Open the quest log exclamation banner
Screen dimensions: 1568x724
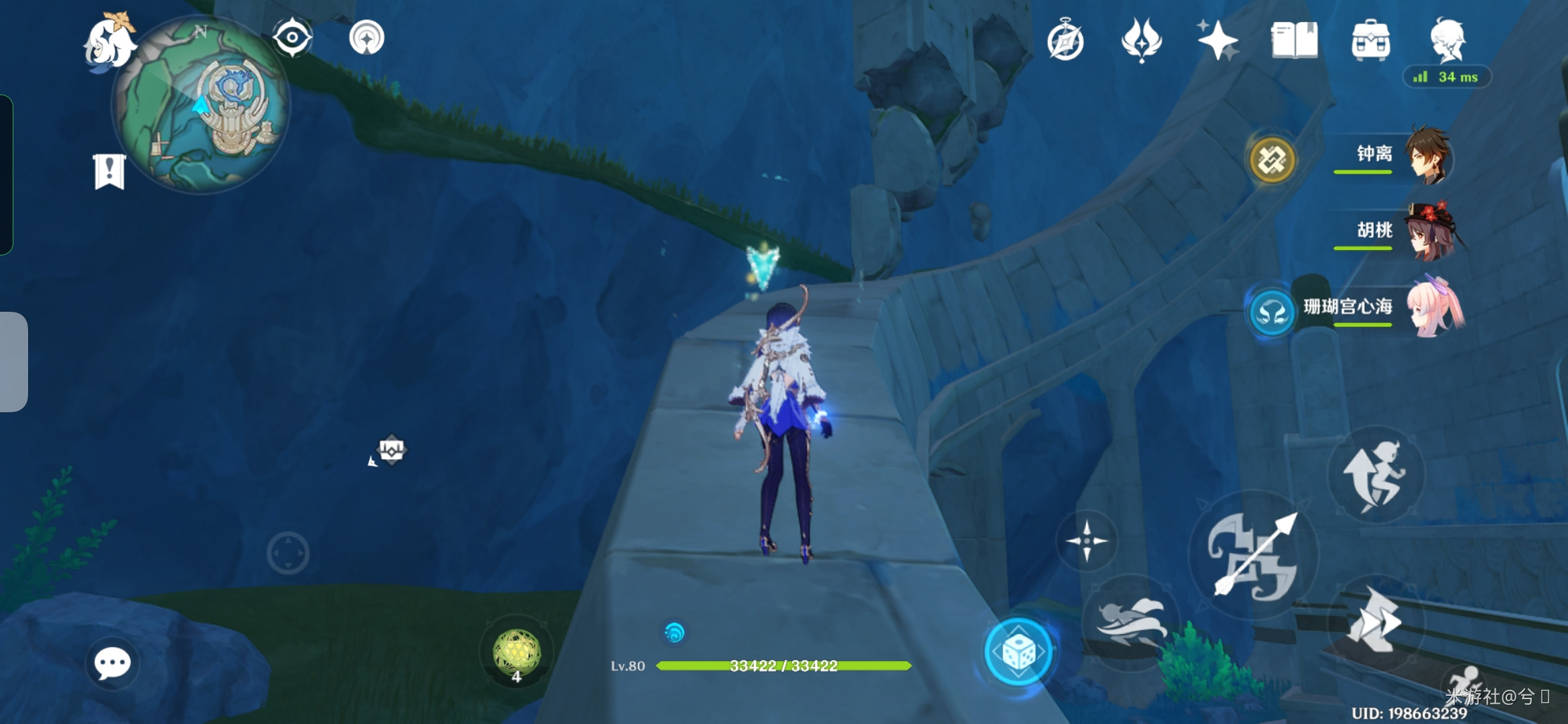(109, 172)
